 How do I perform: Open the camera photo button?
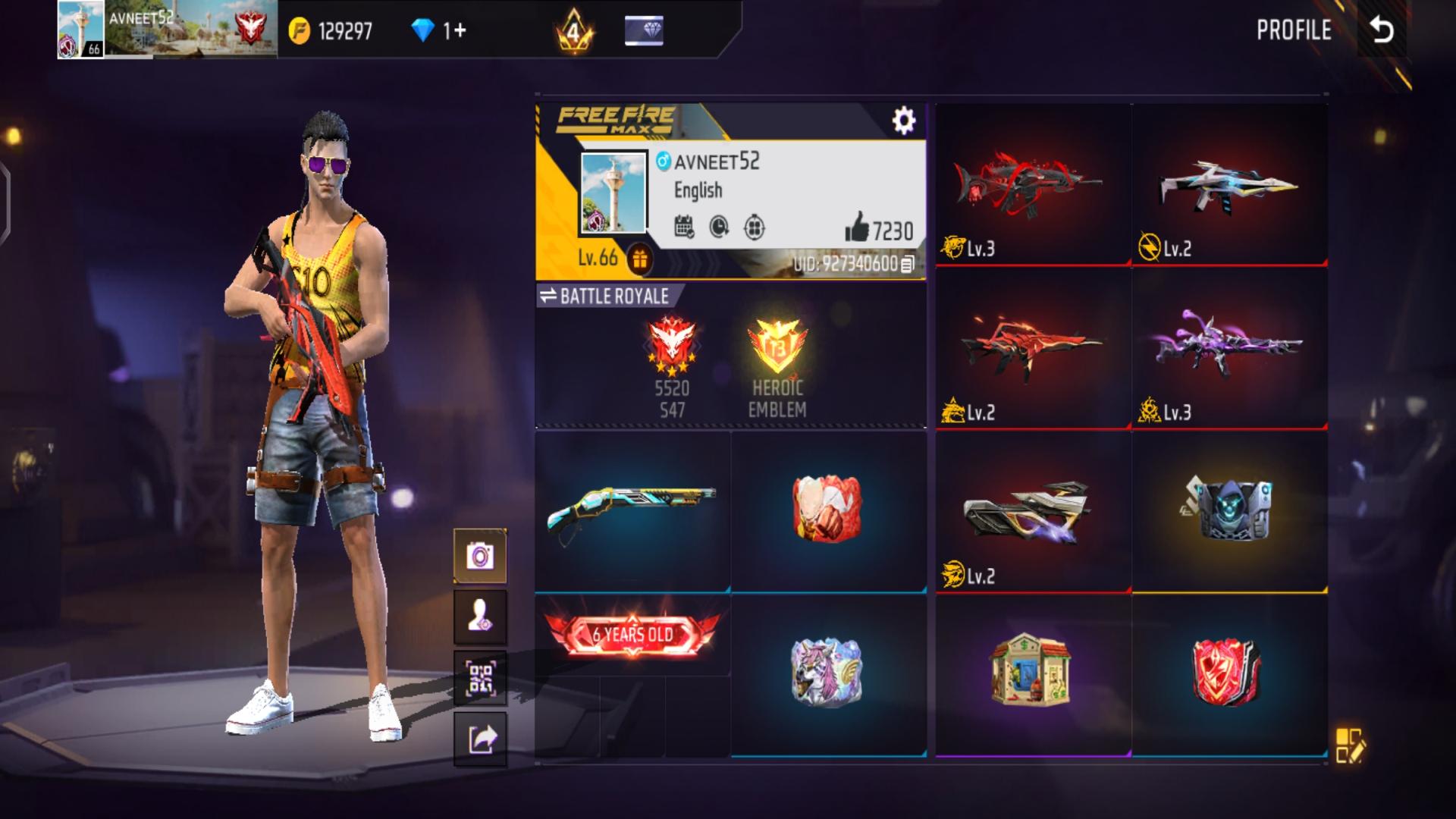click(480, 556)
